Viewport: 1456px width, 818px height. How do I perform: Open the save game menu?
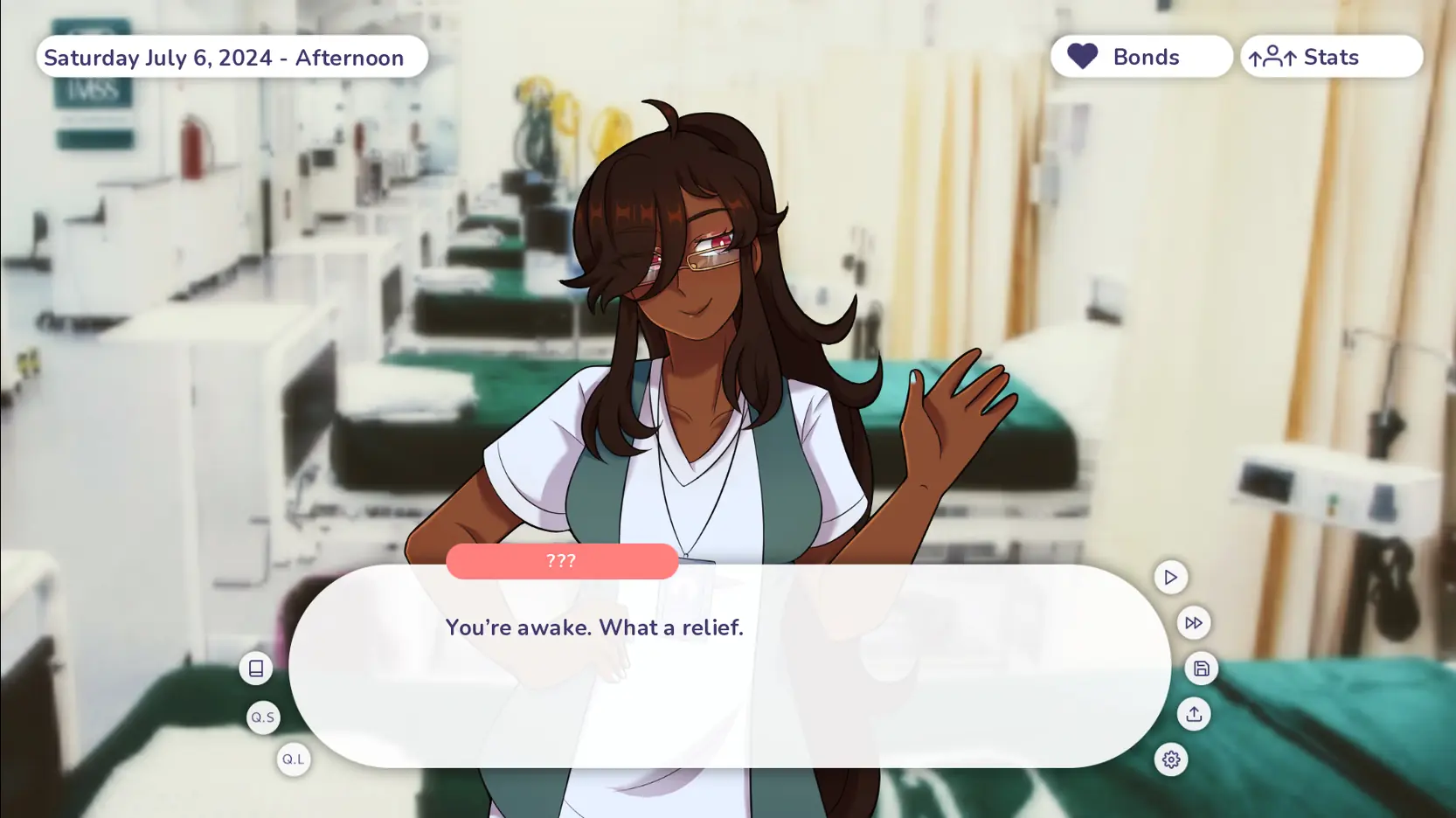click(1201, 669)
